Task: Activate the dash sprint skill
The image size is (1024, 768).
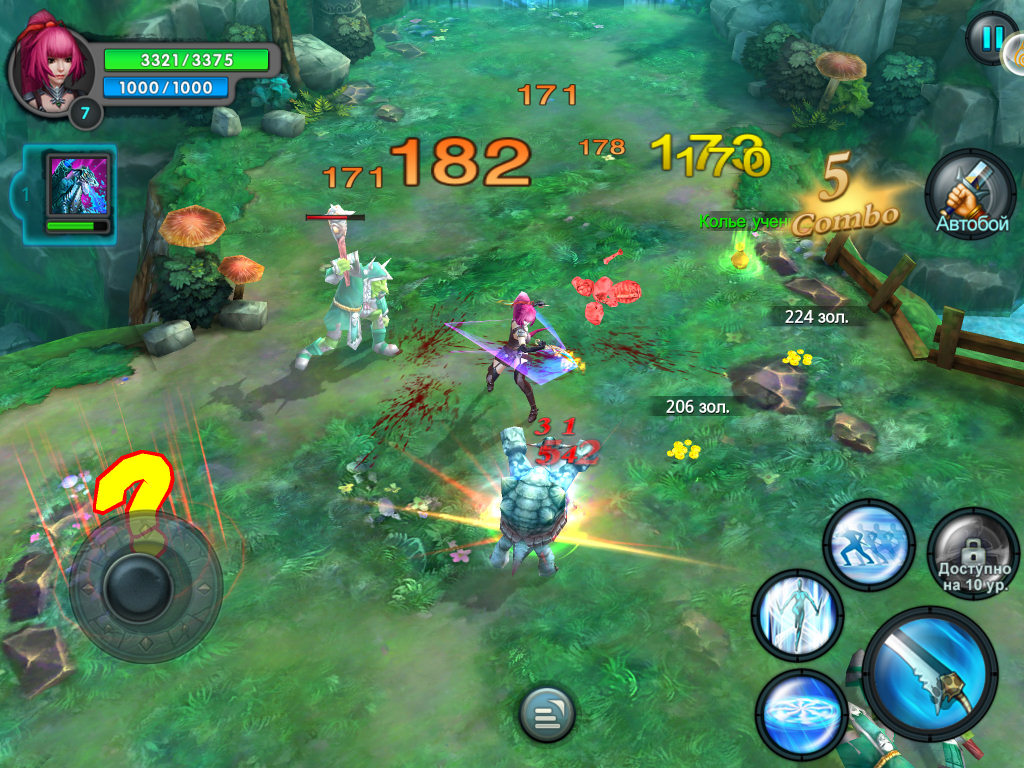Action: click(x=868, y=545)
